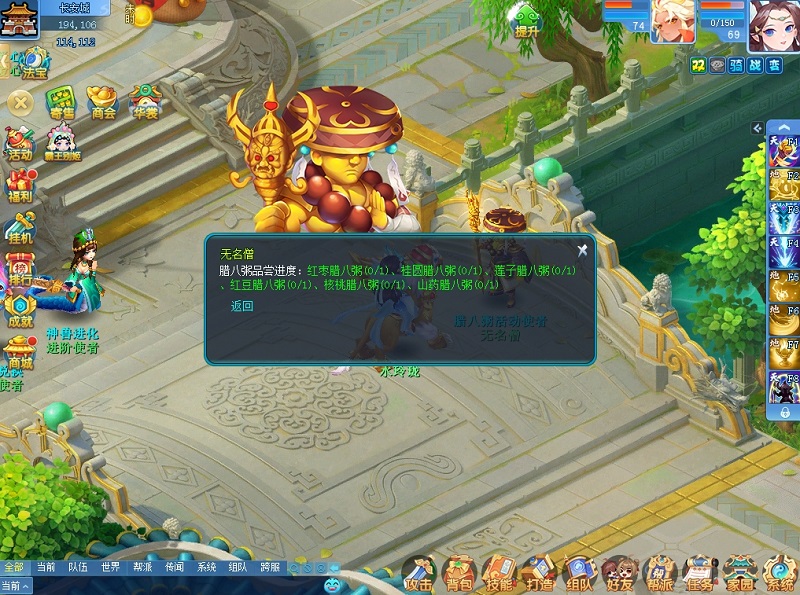Image resolution: width=800 pixels, height=595 pixels.
Task: Click the green 提升 upgrade icon
Action: (526, 20)
